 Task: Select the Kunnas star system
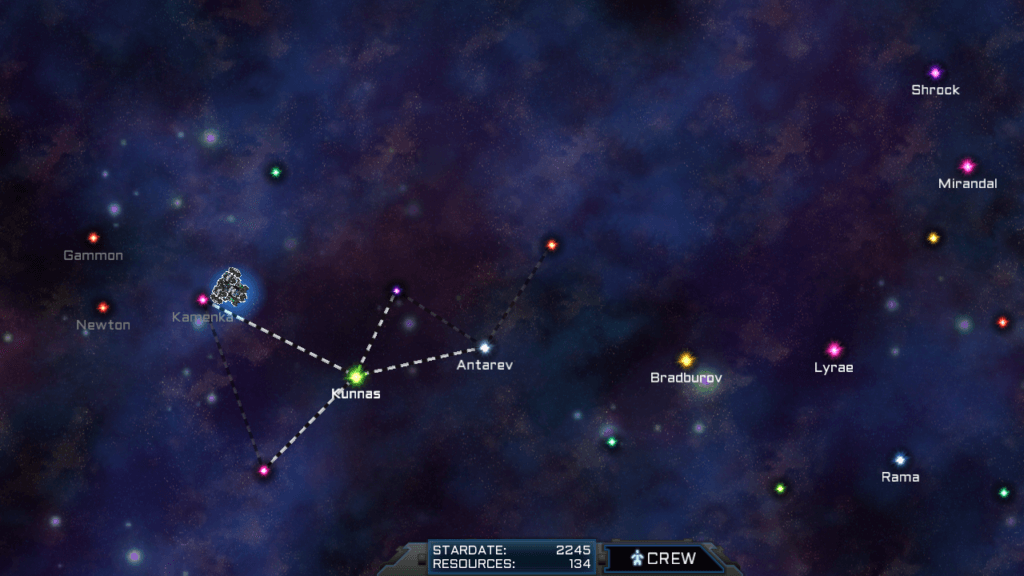(x=355, y=377)
